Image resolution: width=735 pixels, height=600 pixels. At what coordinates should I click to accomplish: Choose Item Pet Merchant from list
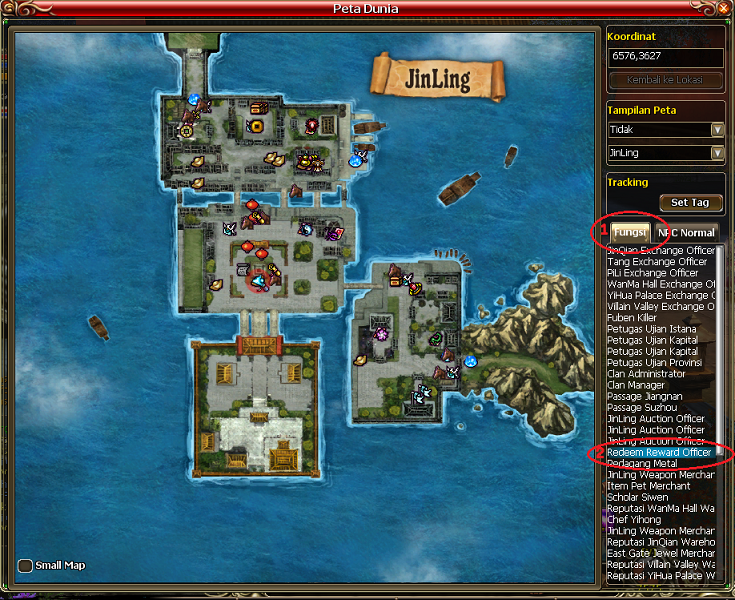648,486
